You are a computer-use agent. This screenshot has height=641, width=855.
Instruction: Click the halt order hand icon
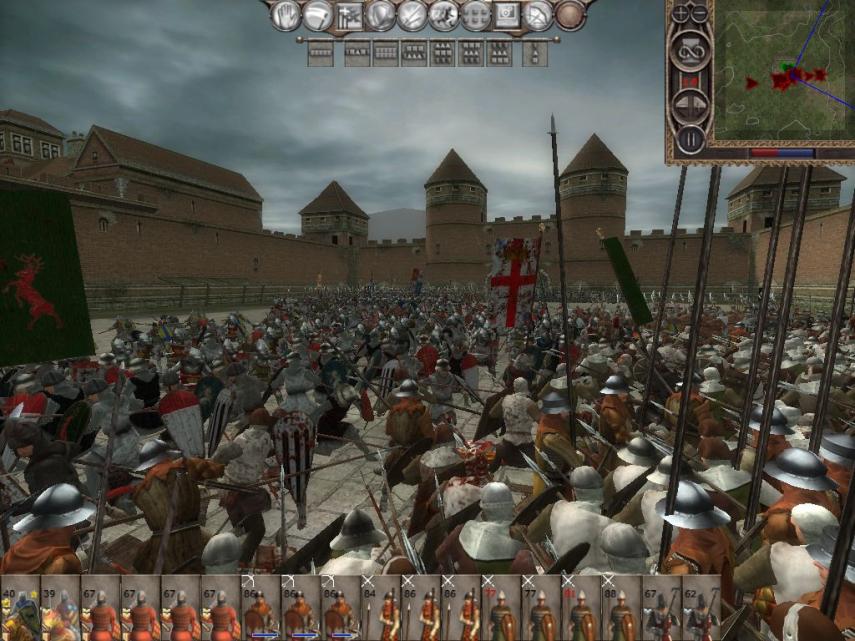point(285,15)
